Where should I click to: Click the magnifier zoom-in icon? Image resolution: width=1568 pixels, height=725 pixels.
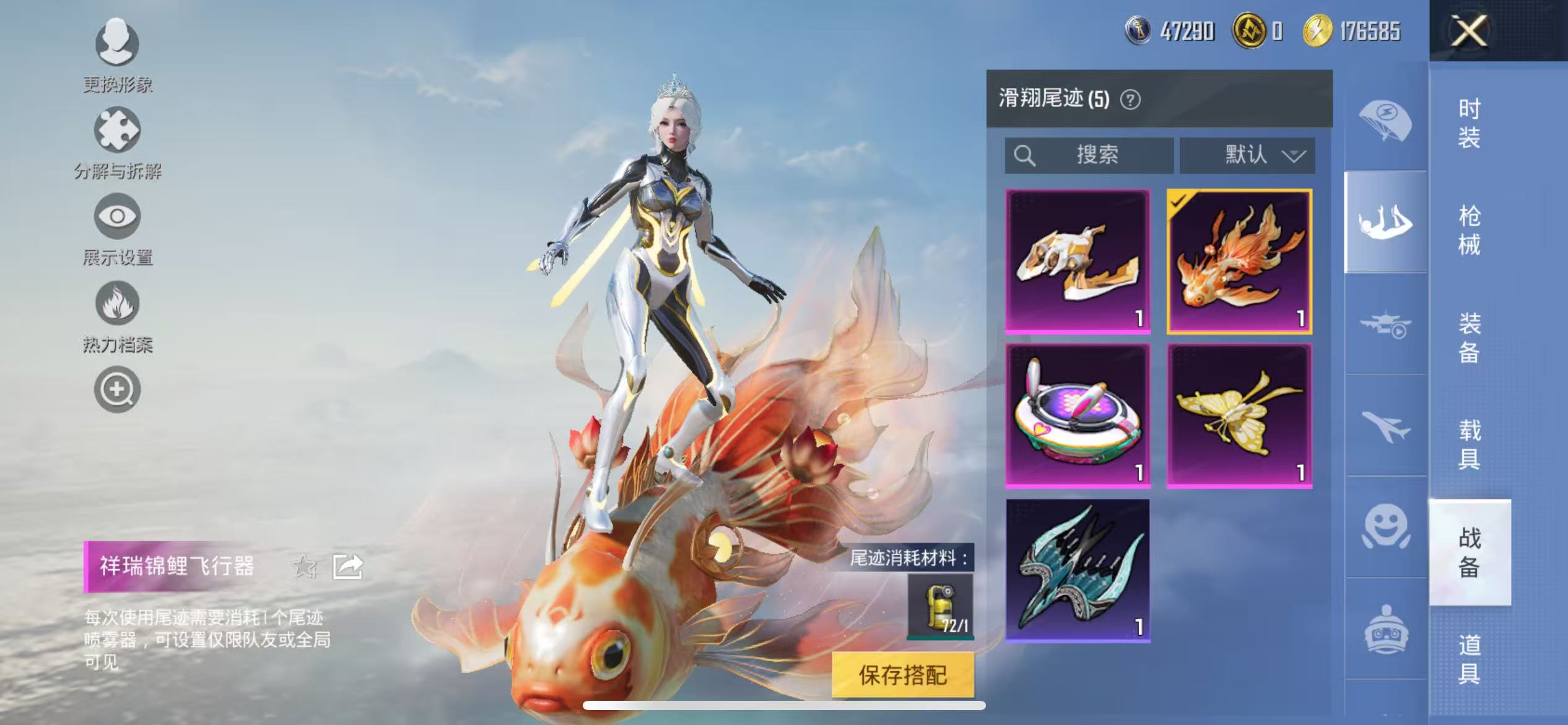tap(117, 390)
